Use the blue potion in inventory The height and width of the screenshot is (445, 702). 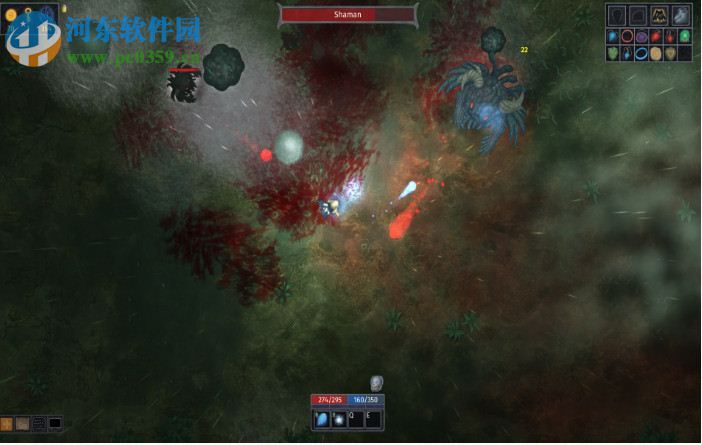(x=627, y=54)
